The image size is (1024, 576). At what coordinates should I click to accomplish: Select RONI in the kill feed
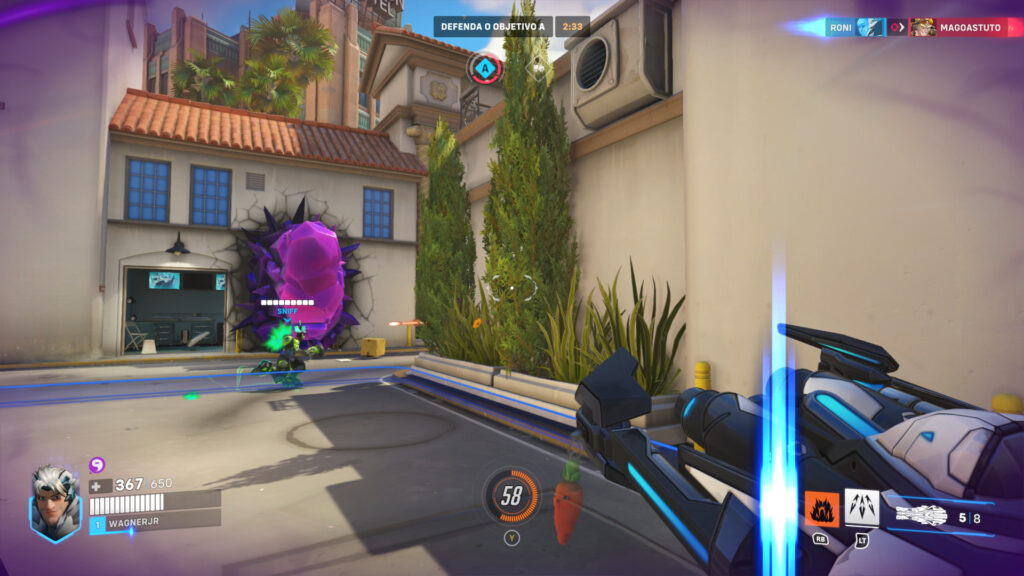(841, 27)
